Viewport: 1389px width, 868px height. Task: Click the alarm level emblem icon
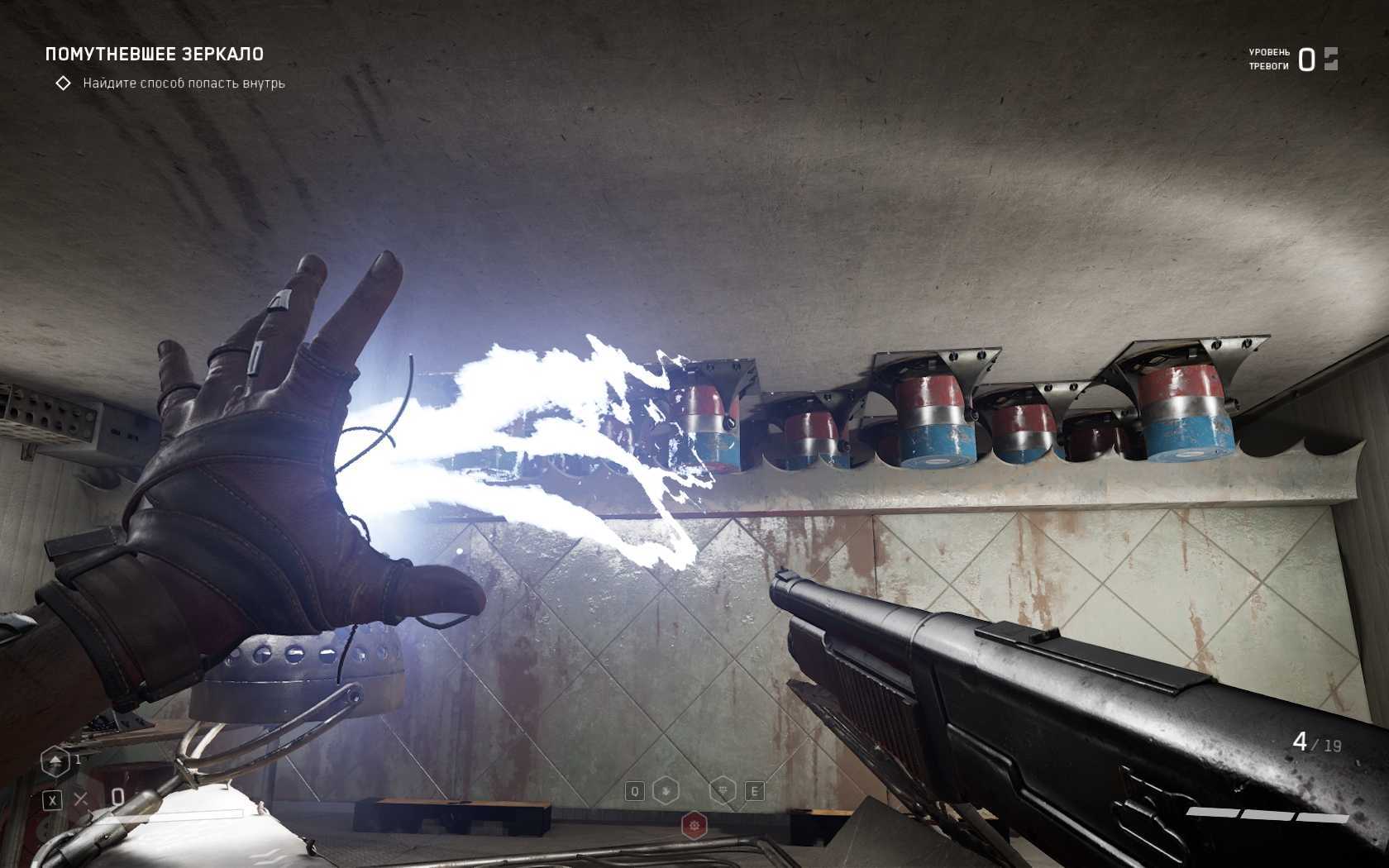click(x=1330, y=59)
